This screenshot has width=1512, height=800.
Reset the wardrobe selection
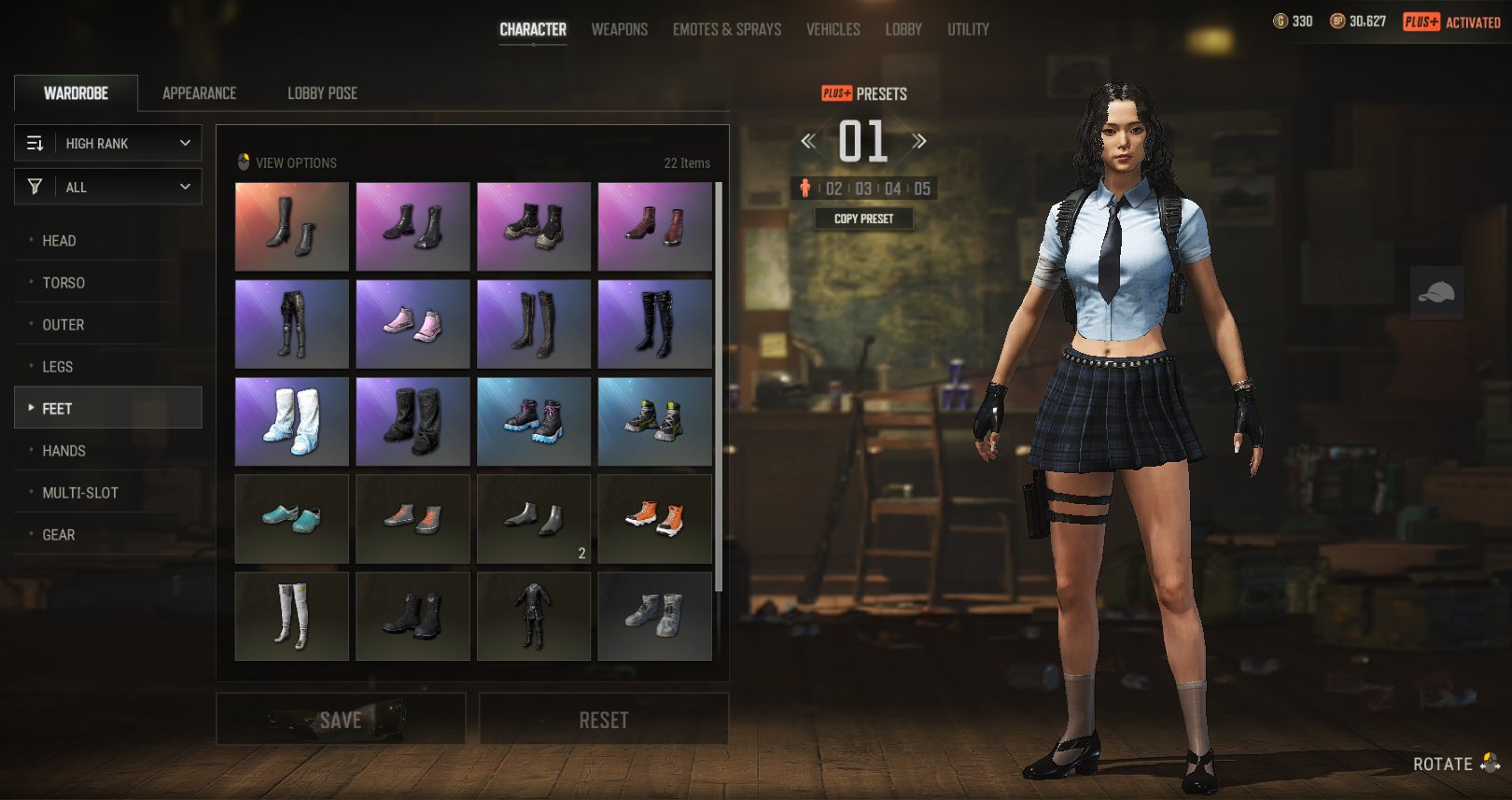[604, 720]
